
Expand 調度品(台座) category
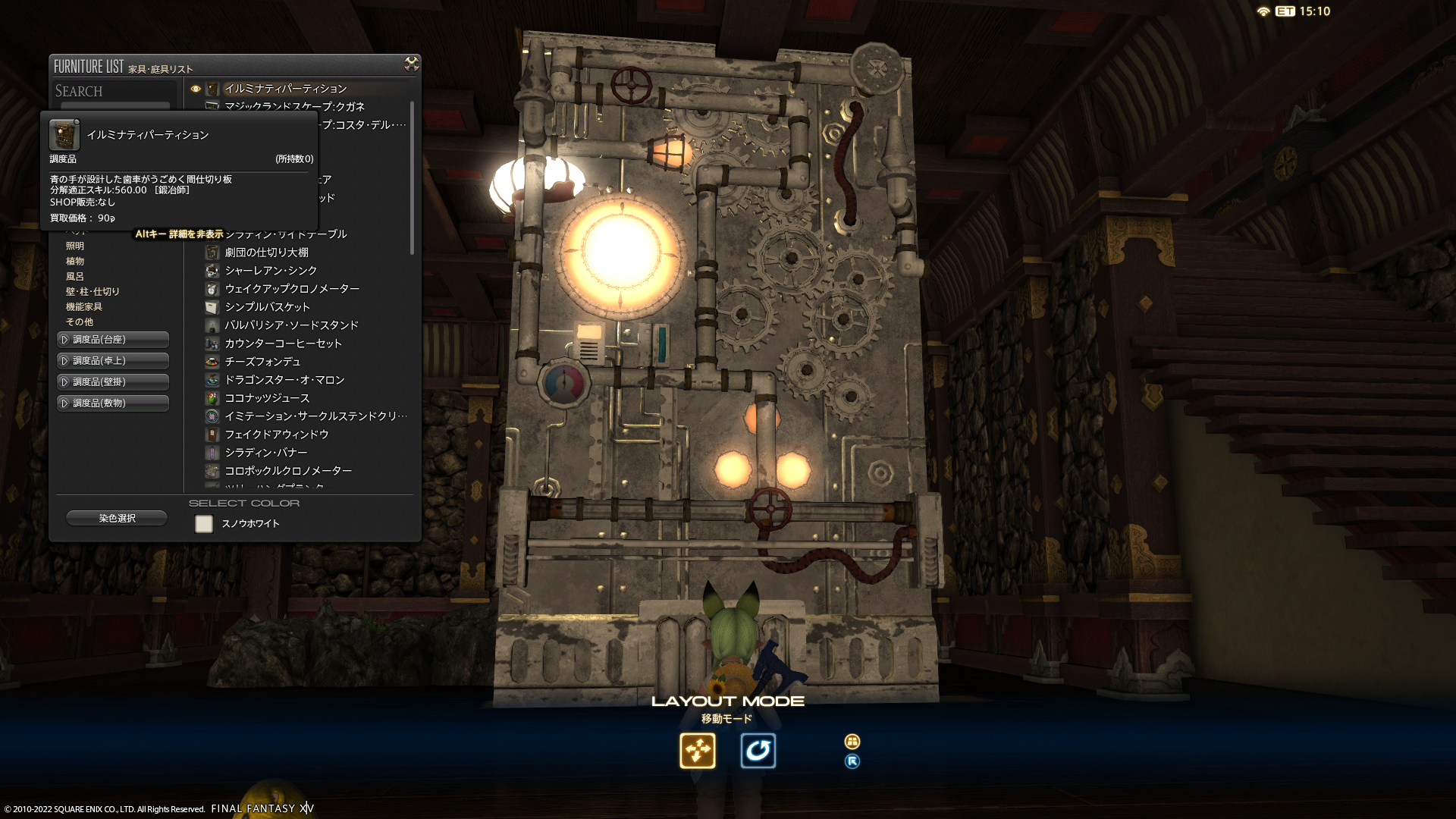[x=113, y=340]
